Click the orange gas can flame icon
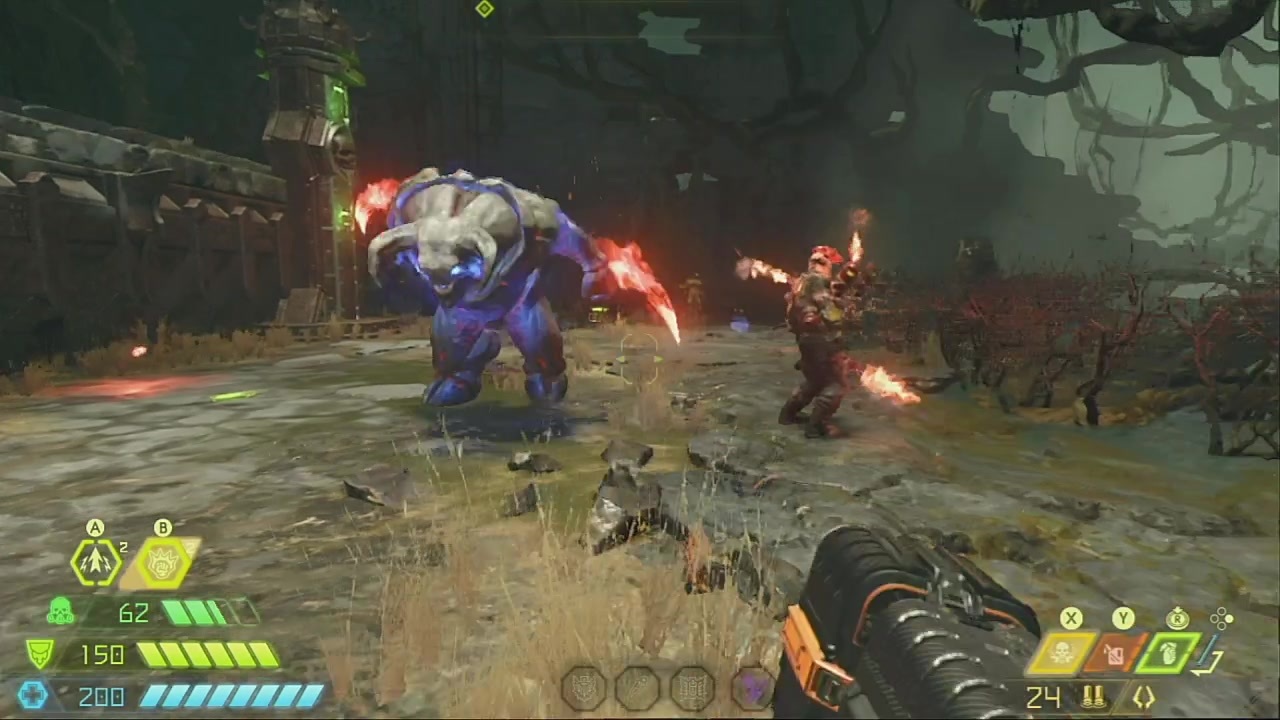Viewport: 1280px width, 720px height. tap(1113, 655)
